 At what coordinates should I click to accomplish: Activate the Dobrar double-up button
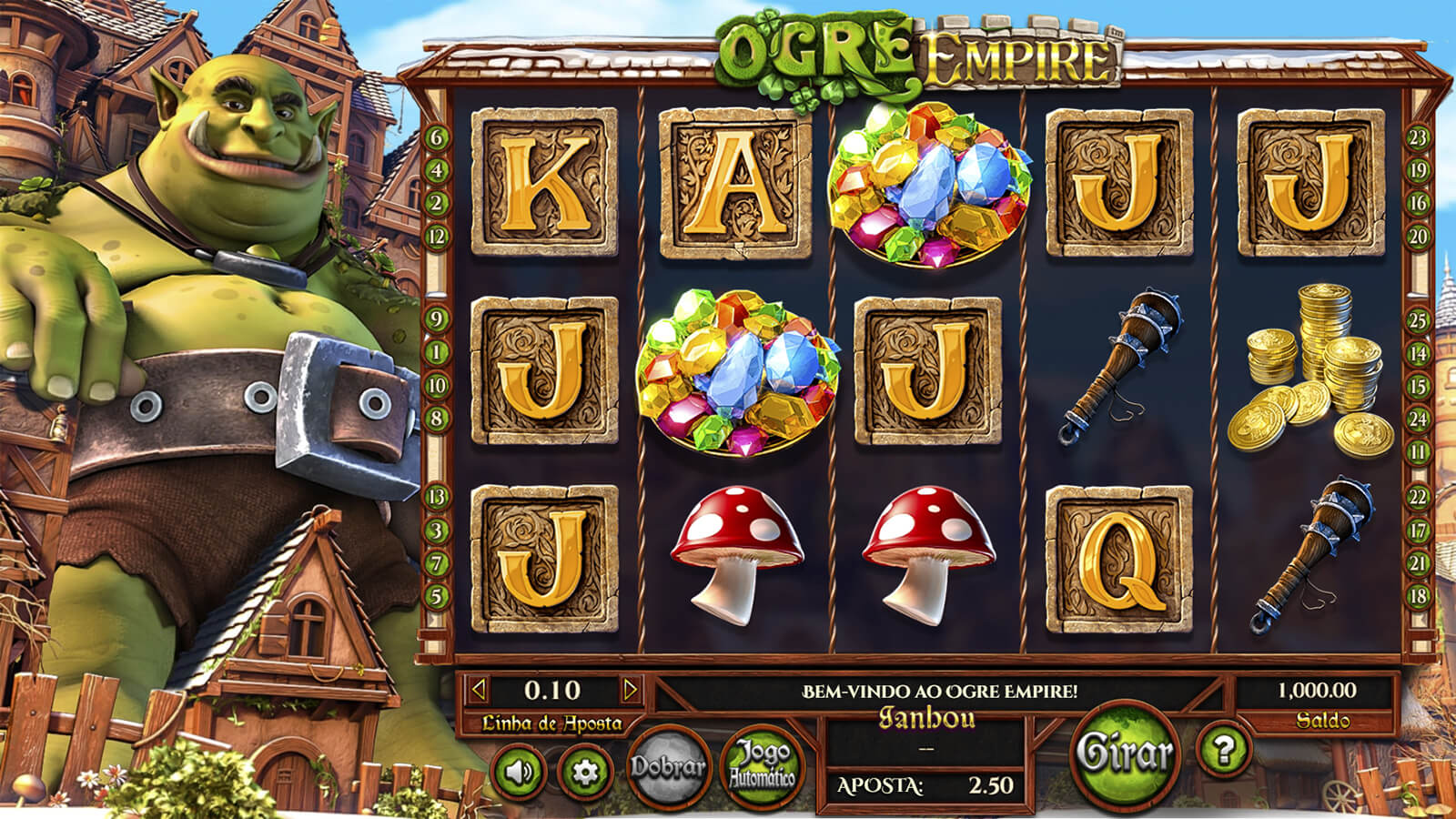click(668, 767)
